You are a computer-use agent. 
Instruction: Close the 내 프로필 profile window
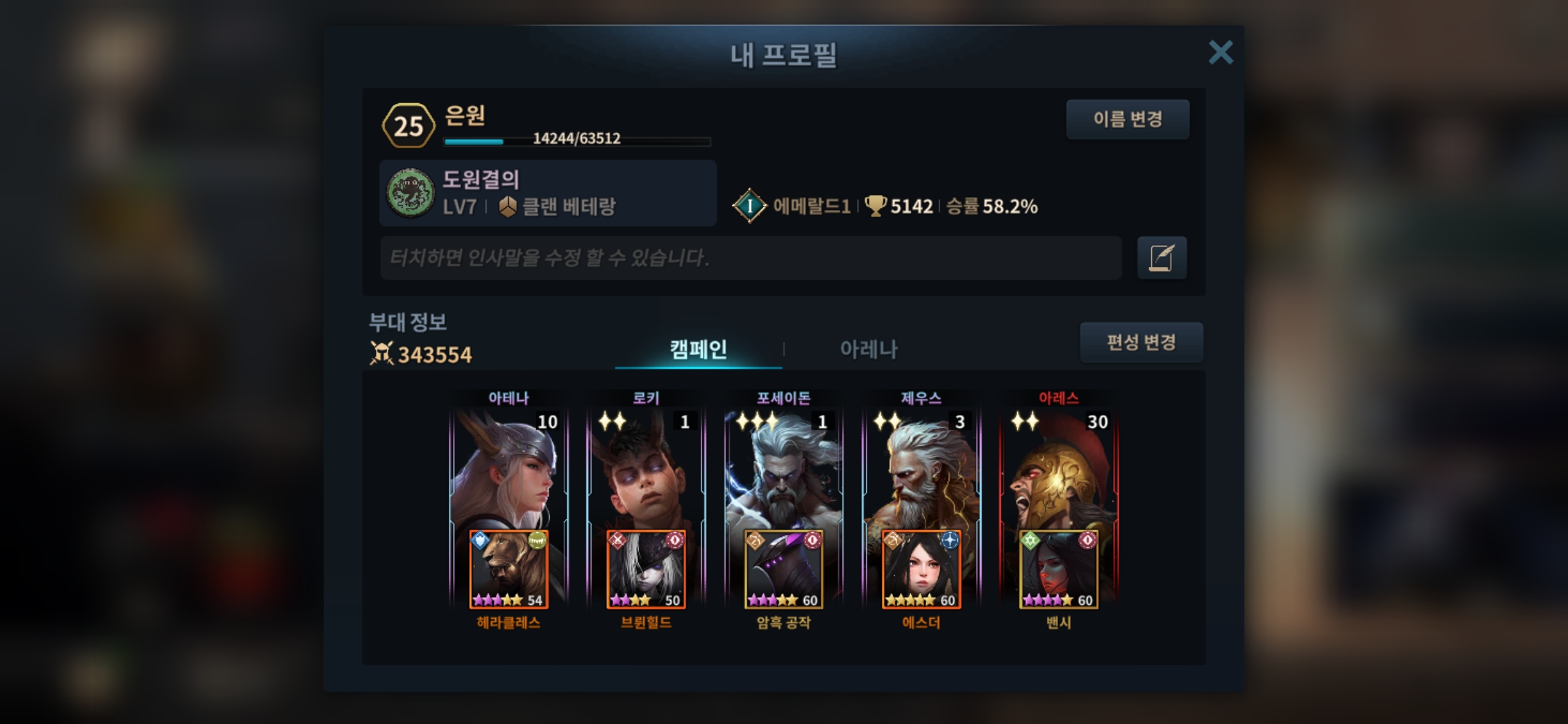pos(1220,52)
